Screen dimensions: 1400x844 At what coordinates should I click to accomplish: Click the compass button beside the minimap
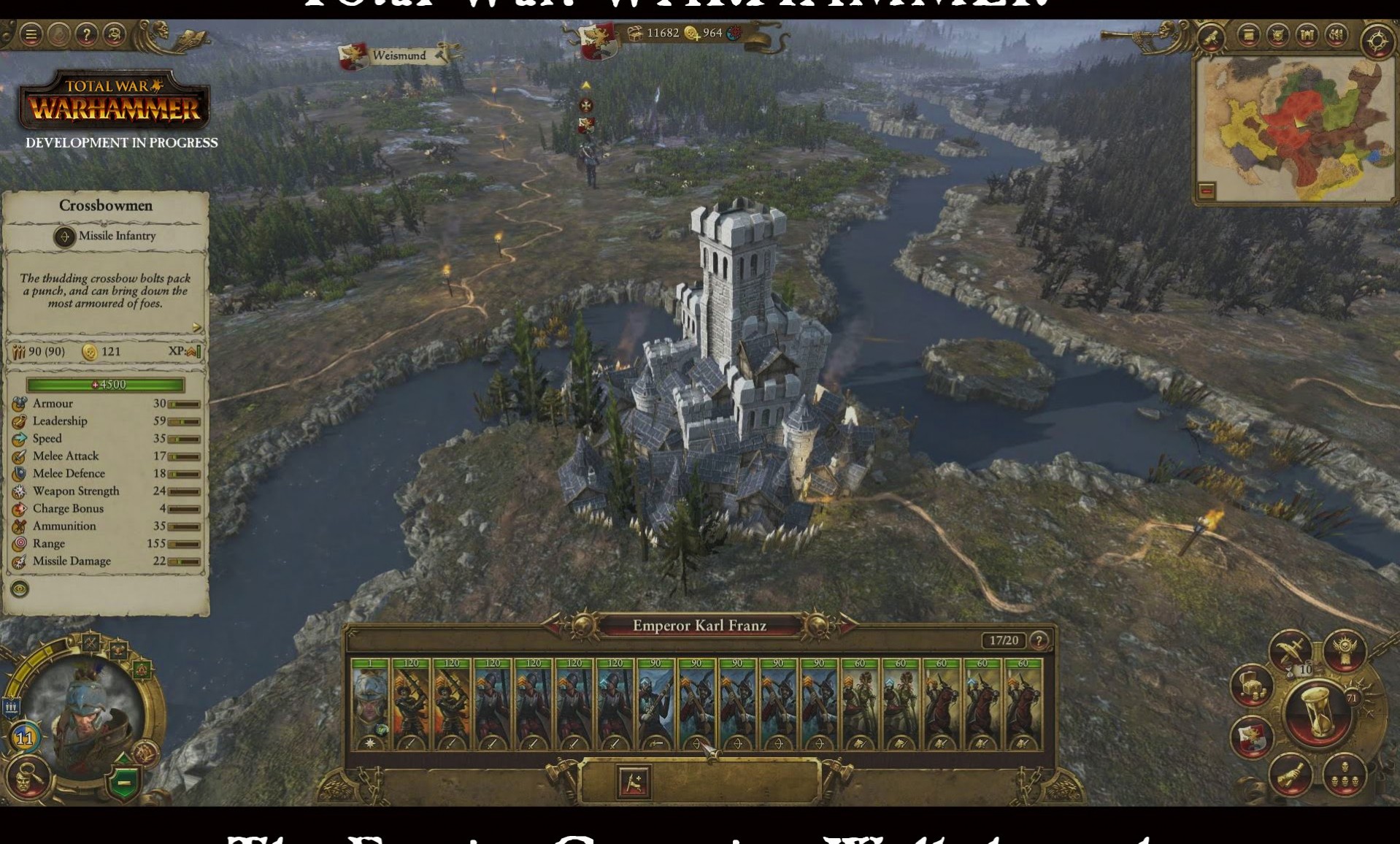point(1377,41)
